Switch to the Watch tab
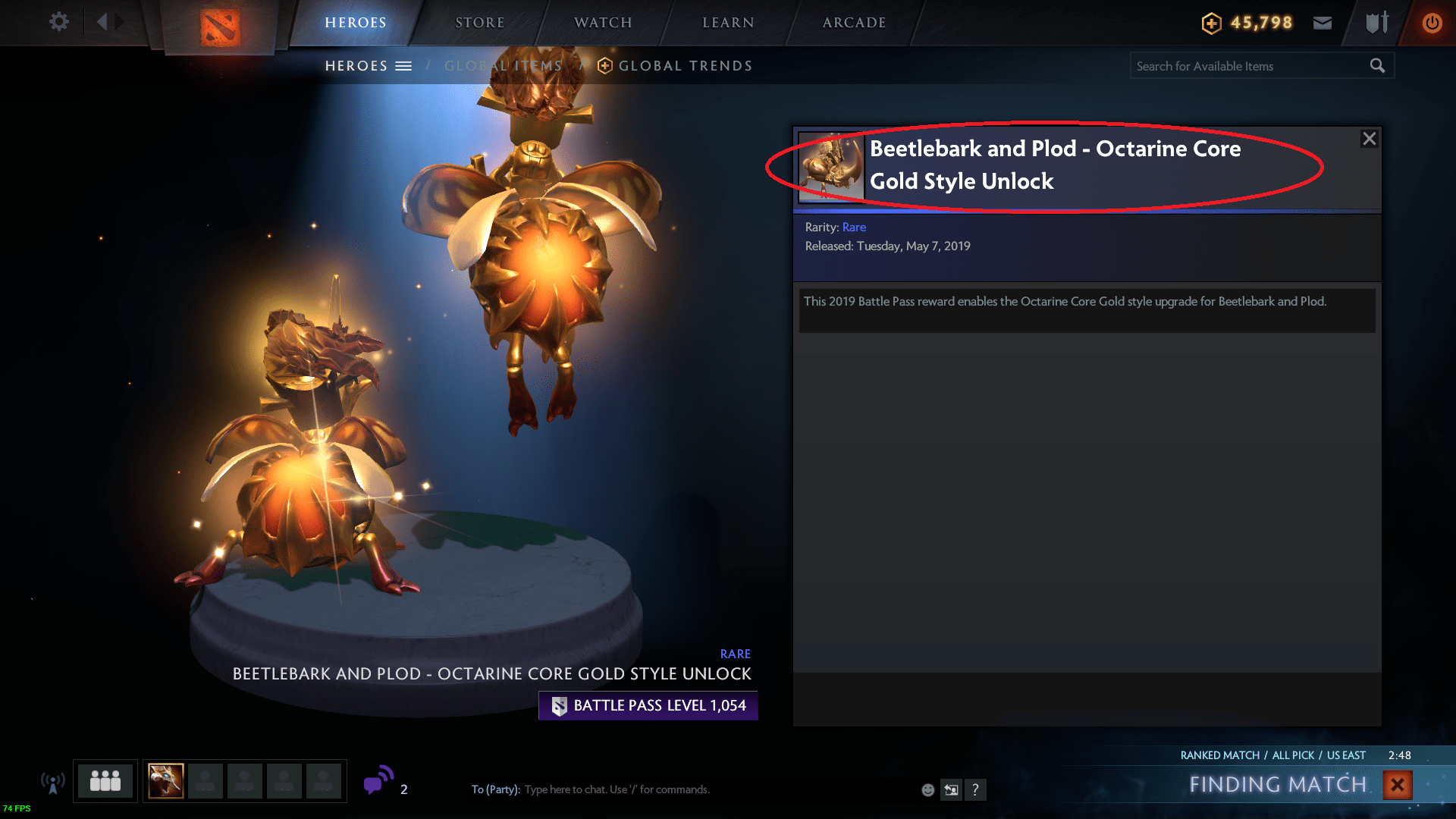Viewport: 1456px width, 819px height. [x=603, y=23]
